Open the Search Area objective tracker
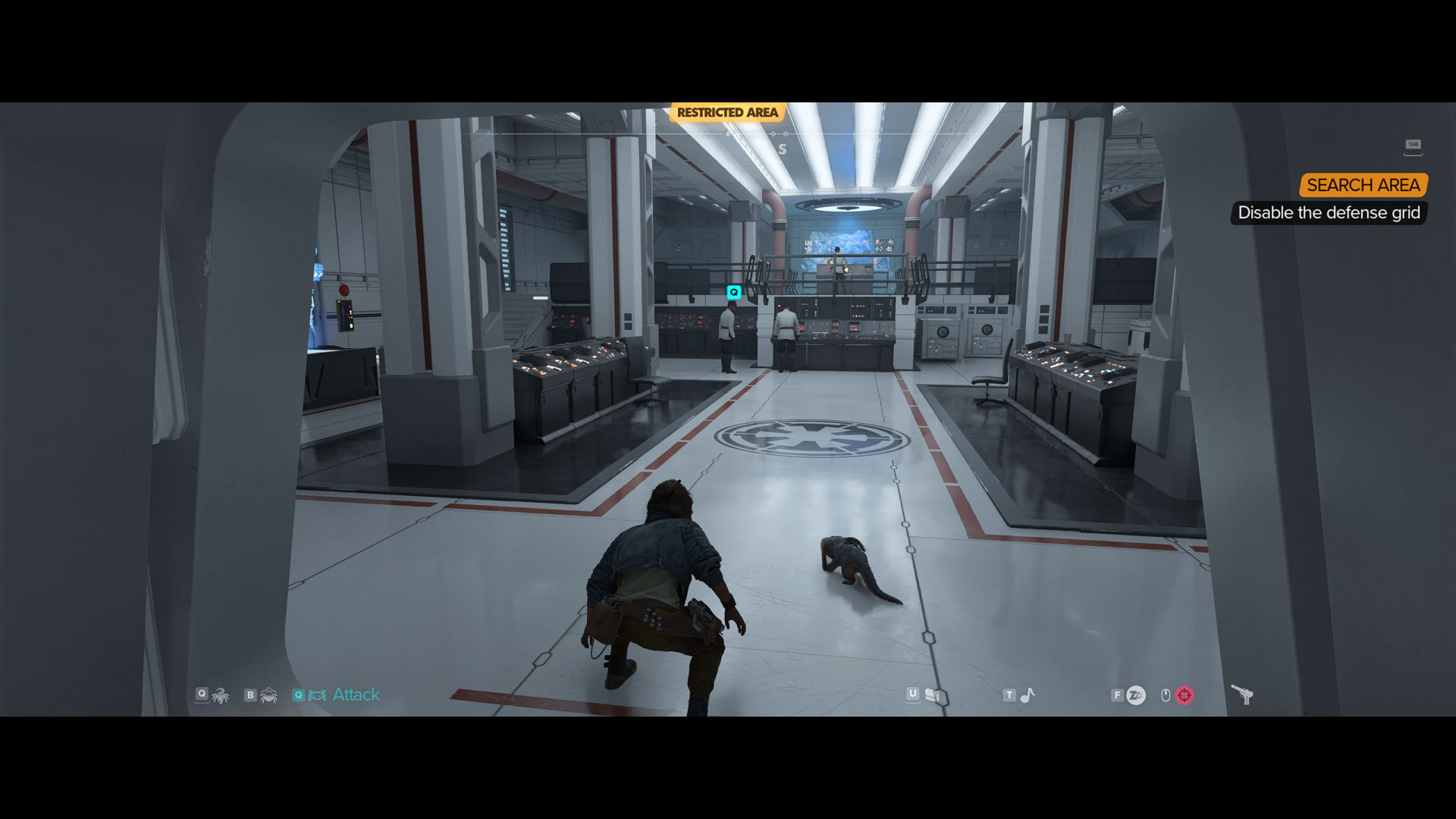 tap(1363, 185)
